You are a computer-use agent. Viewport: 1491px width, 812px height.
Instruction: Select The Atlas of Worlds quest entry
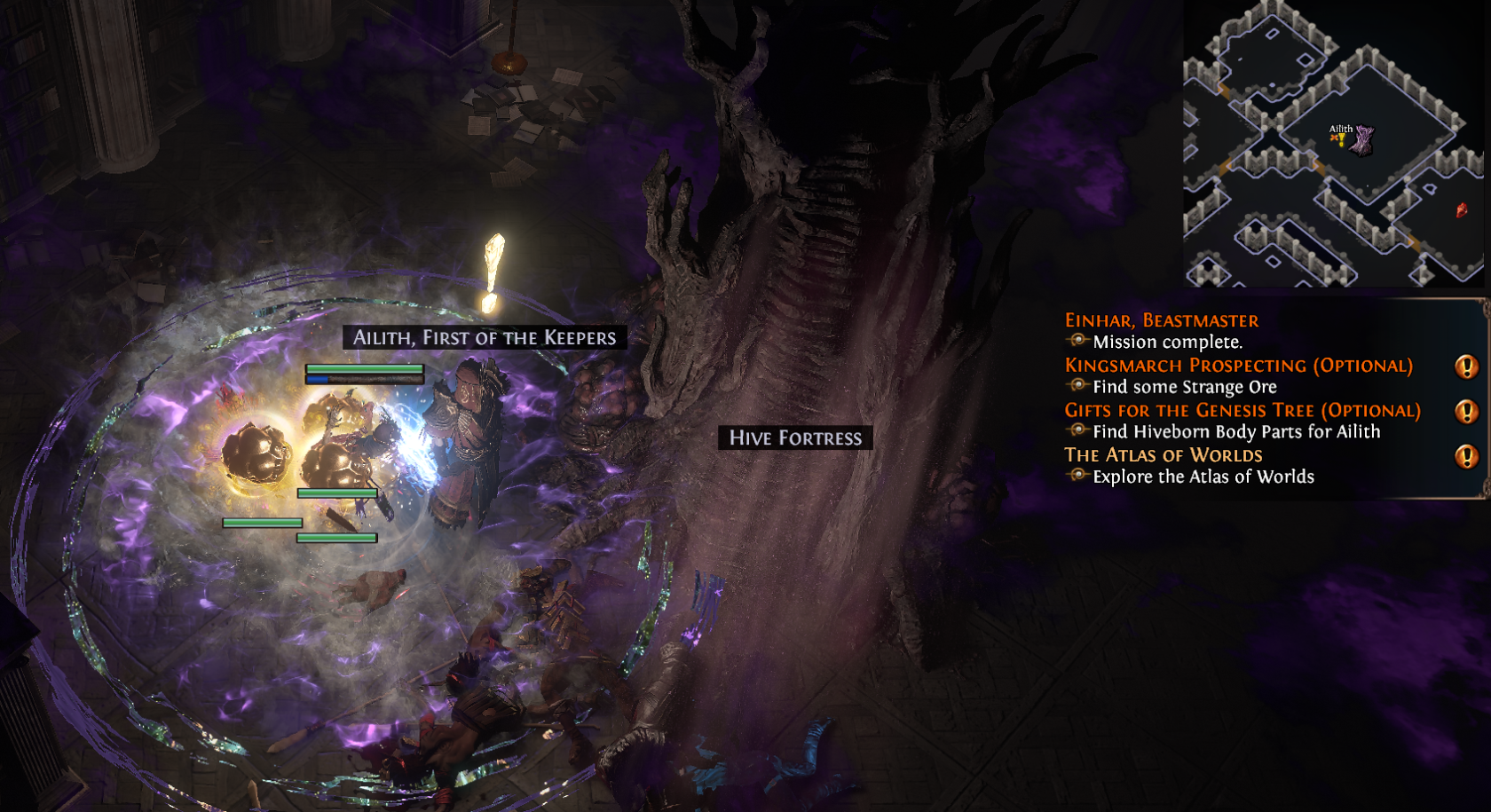click(x=1163, y=455)
